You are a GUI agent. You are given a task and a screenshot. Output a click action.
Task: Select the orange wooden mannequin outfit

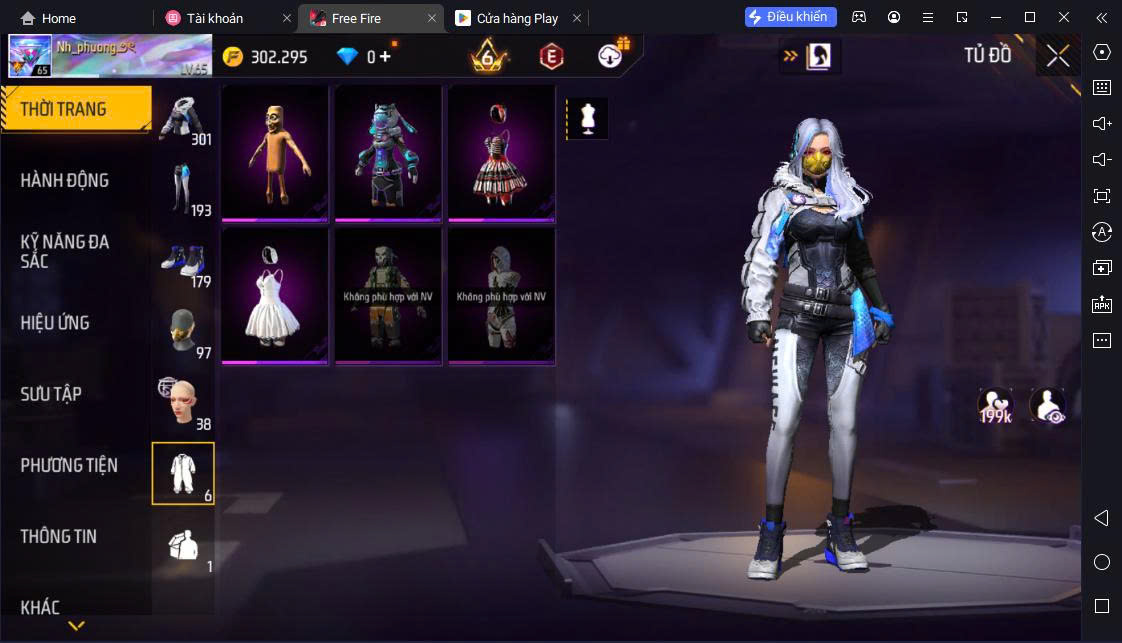point(275,153)
